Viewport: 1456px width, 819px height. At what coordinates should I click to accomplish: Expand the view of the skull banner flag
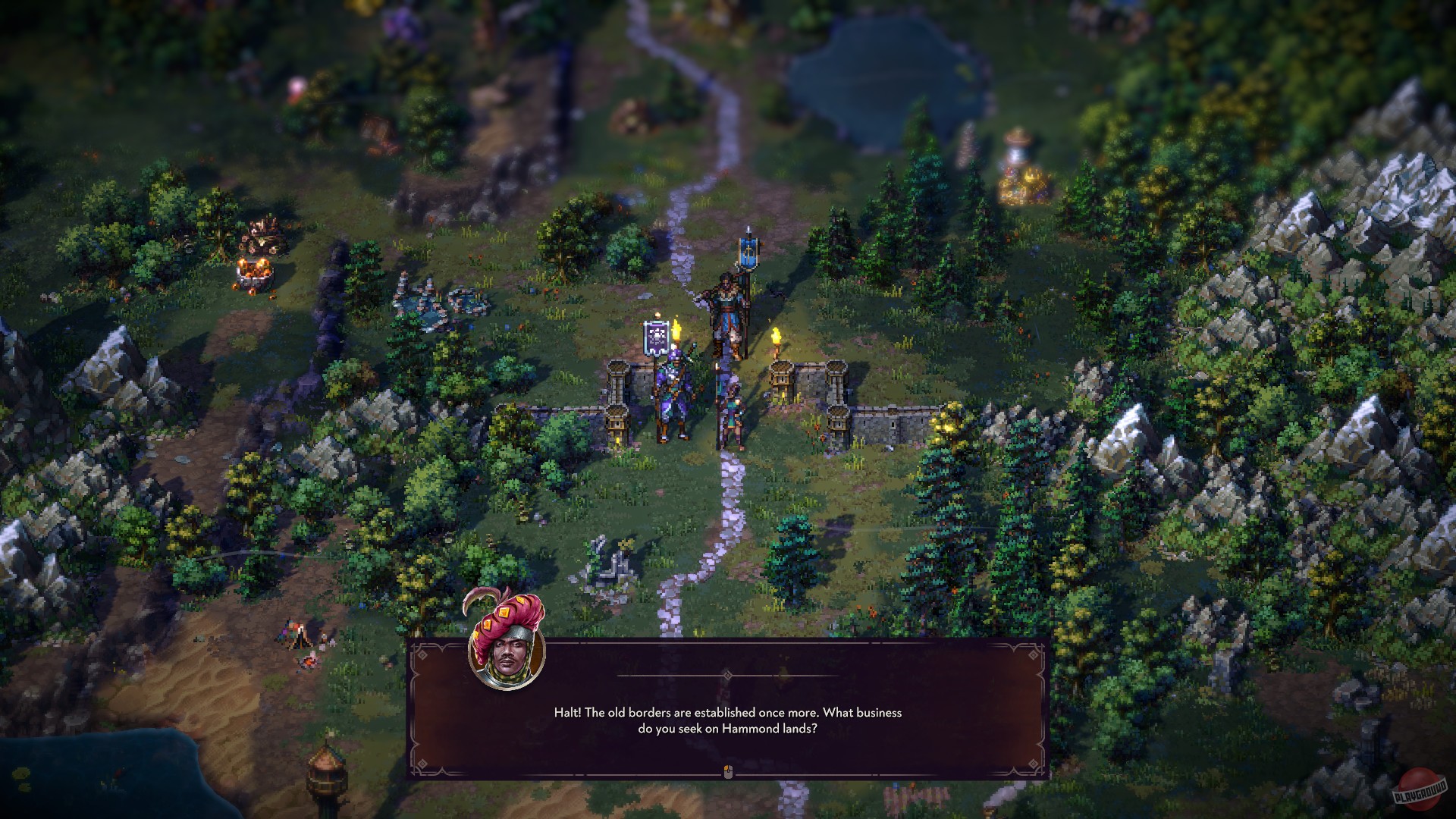657,336
